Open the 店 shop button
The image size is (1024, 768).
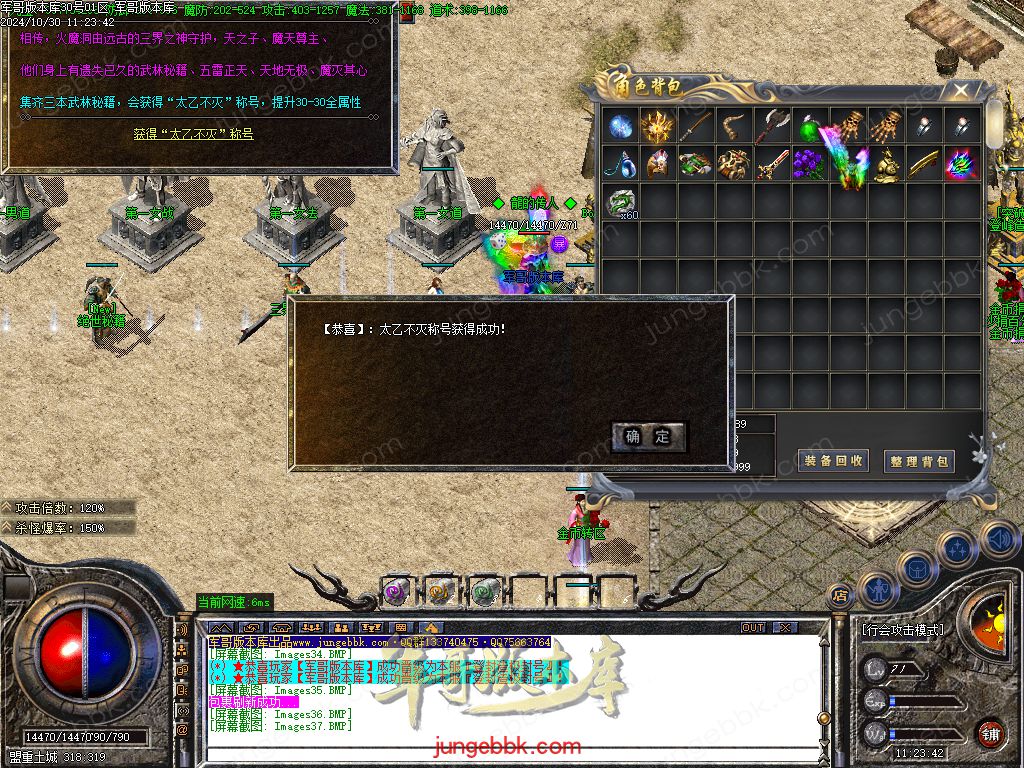[x=840, y=595]
